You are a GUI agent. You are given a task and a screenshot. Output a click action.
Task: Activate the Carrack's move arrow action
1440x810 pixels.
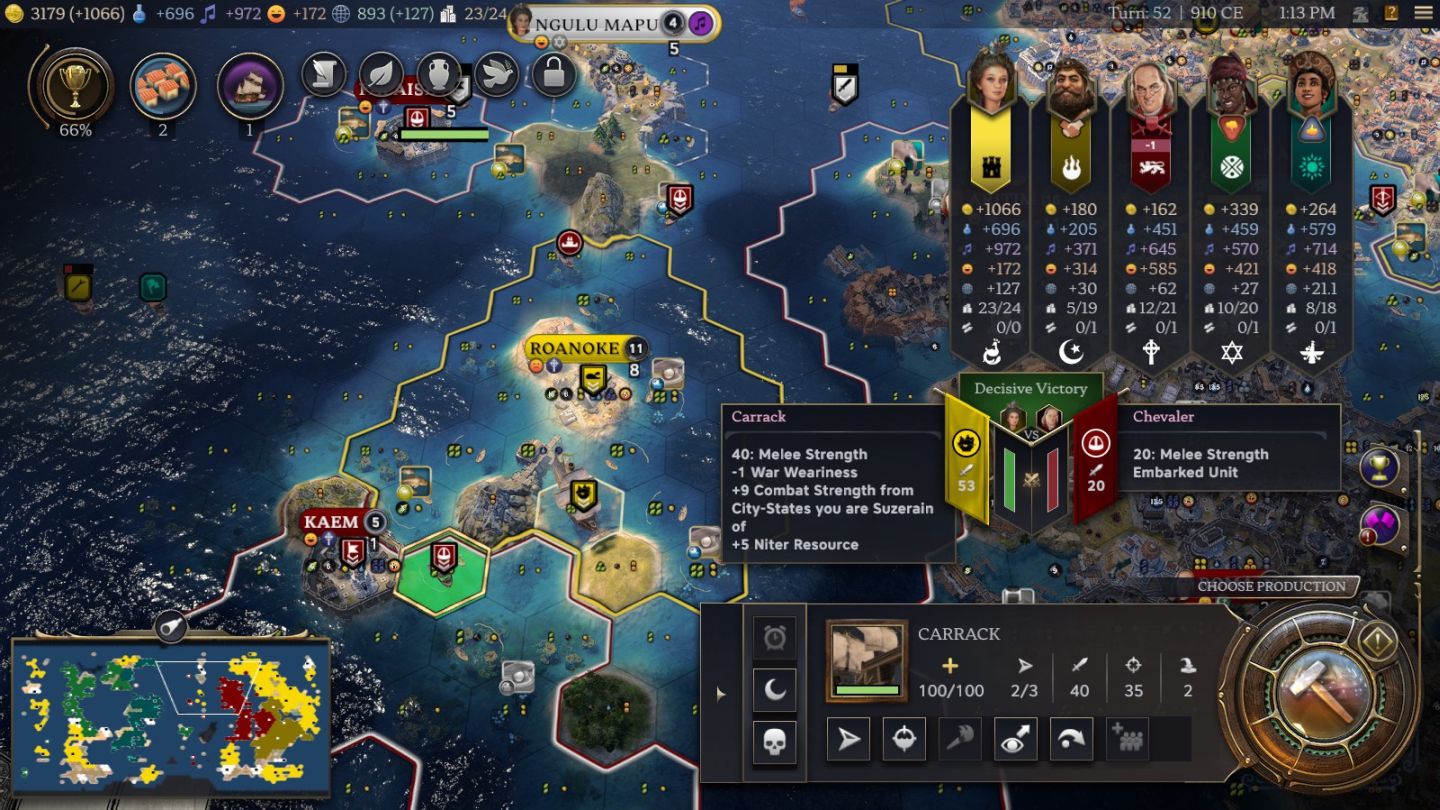(848, 740)
